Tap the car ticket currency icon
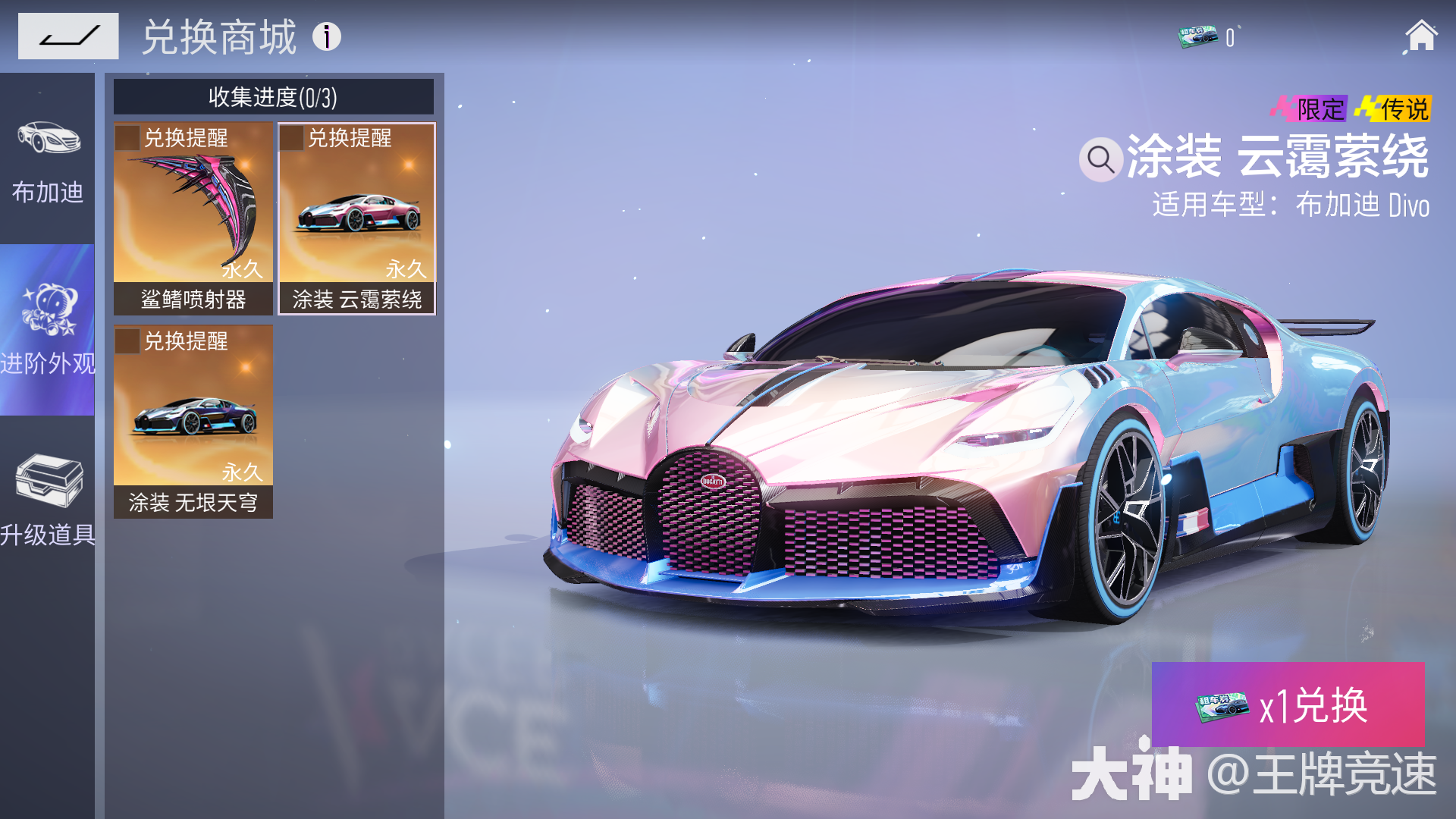Viewport: 1456px width, 819px height. pos(1198,36)
